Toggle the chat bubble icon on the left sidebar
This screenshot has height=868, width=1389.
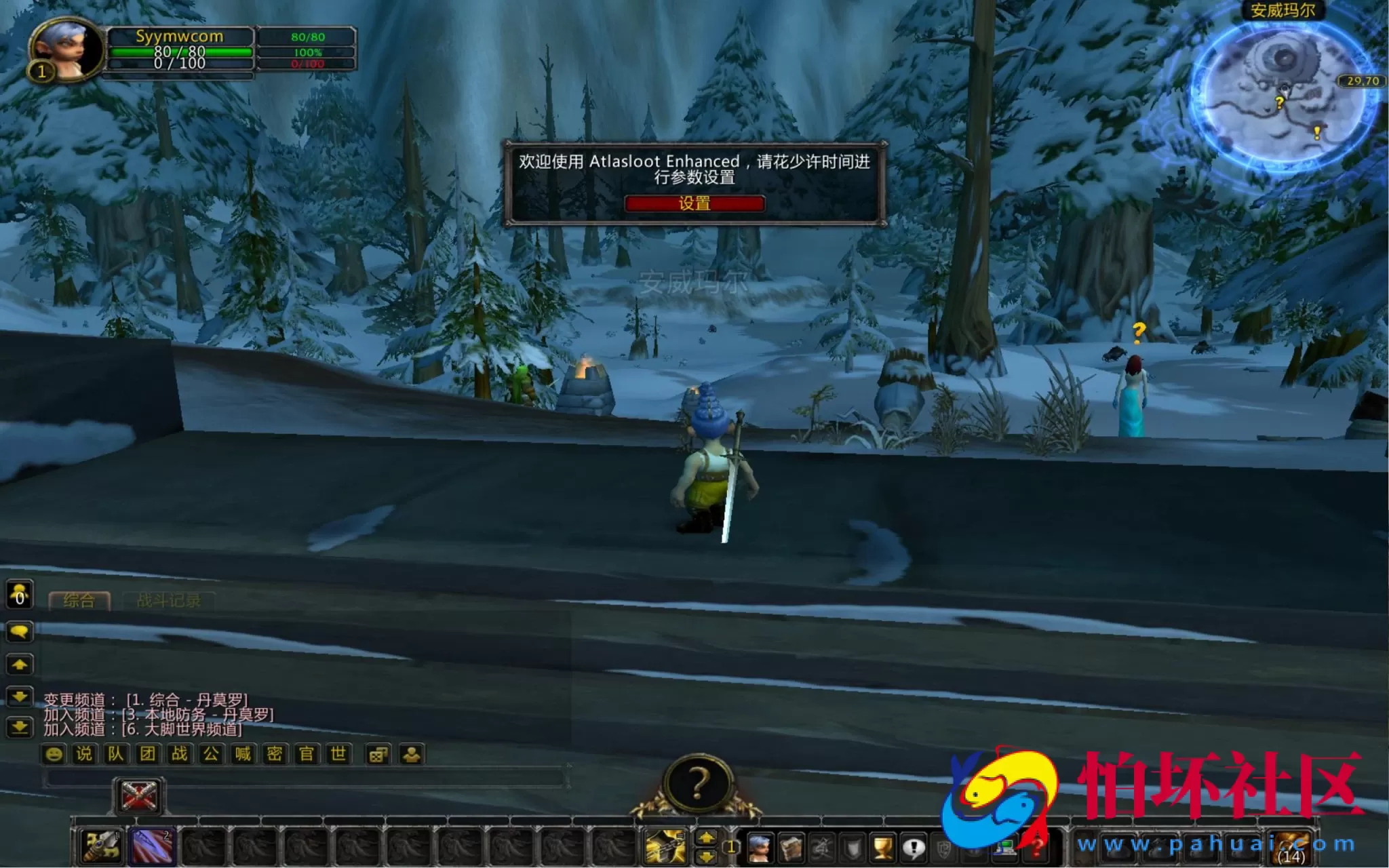(x=20, y=631)
